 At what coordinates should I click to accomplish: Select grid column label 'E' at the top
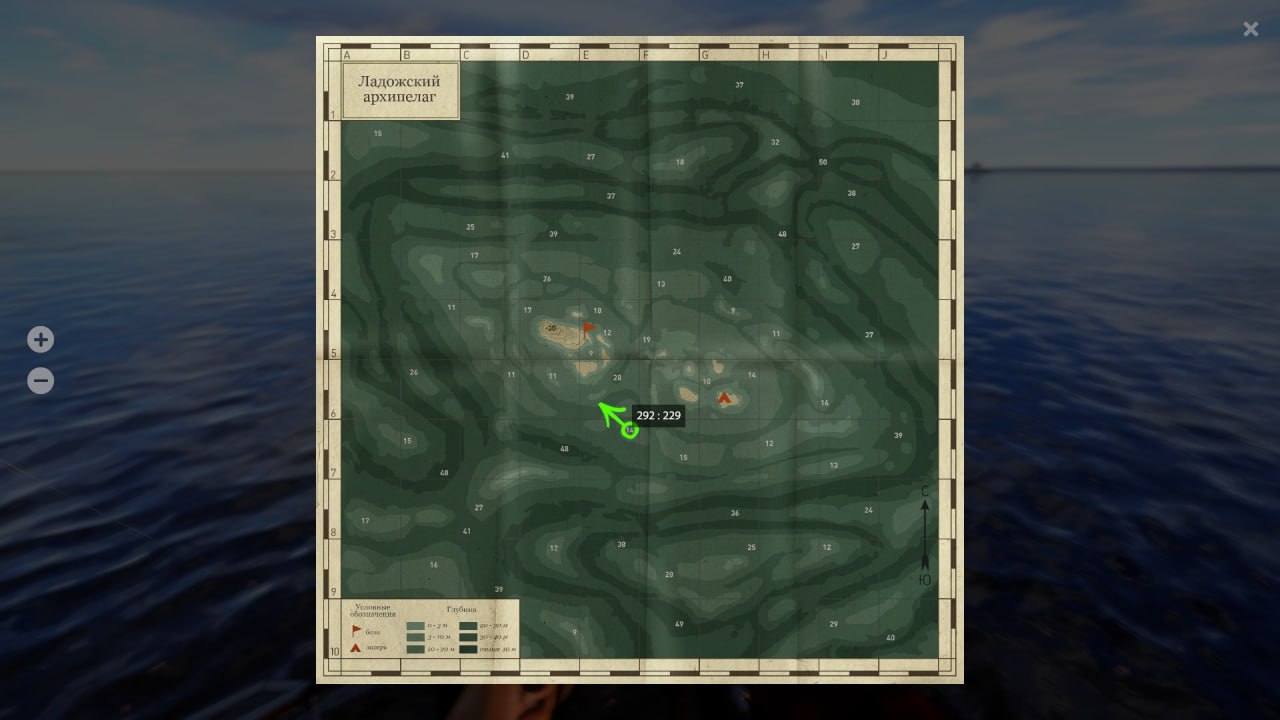coord(586,55)
